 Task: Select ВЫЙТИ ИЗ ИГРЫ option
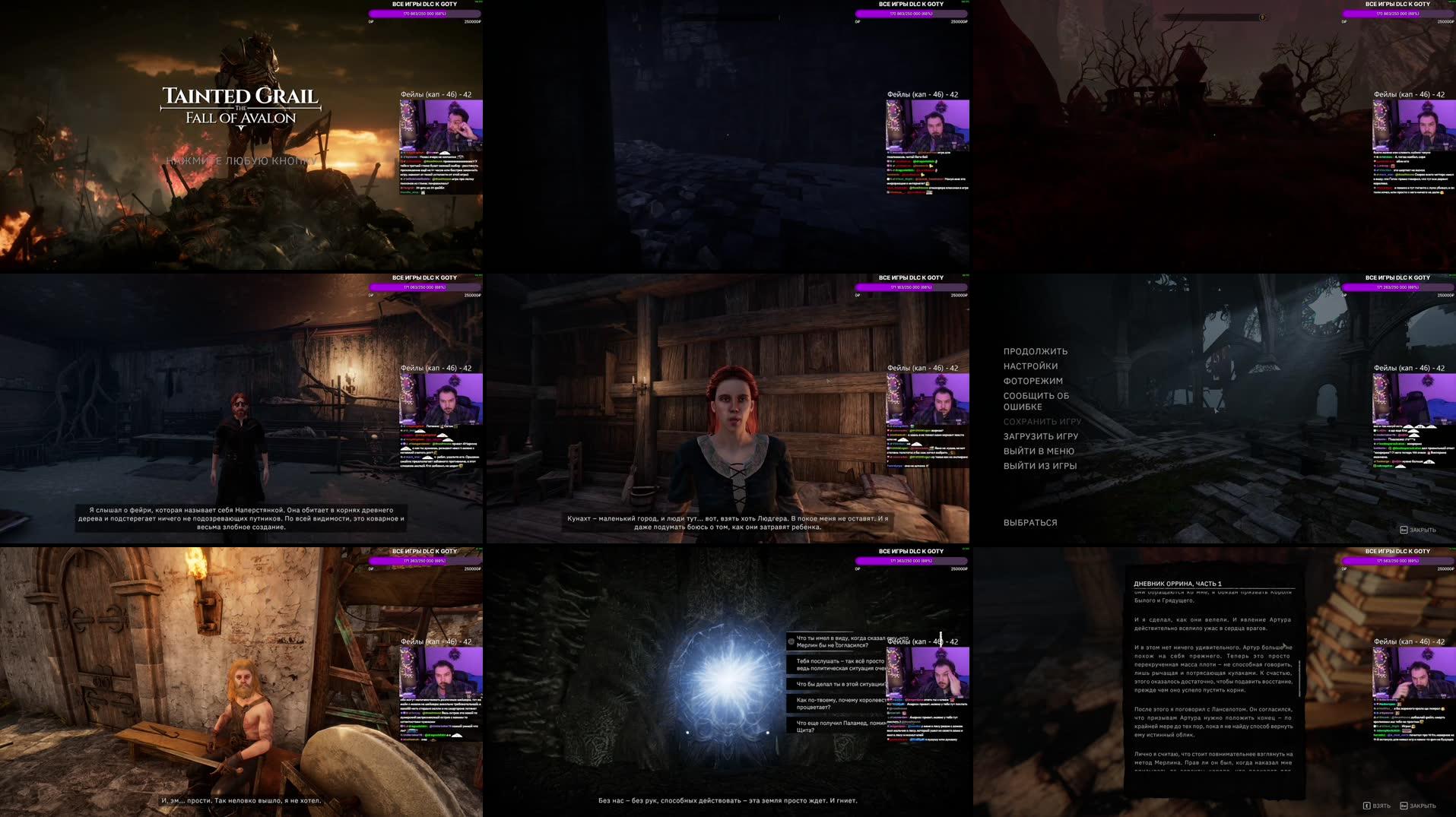[1039, 466]
